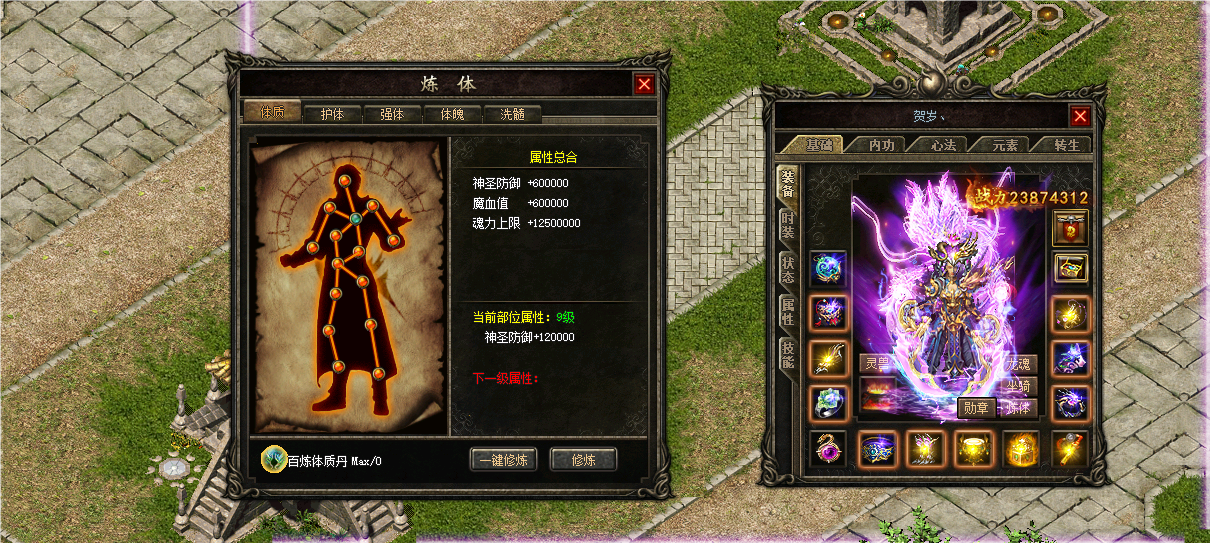1210x543 pixels.
Task: Click the 百炼体质丹 pill icon
Action: 272,459
